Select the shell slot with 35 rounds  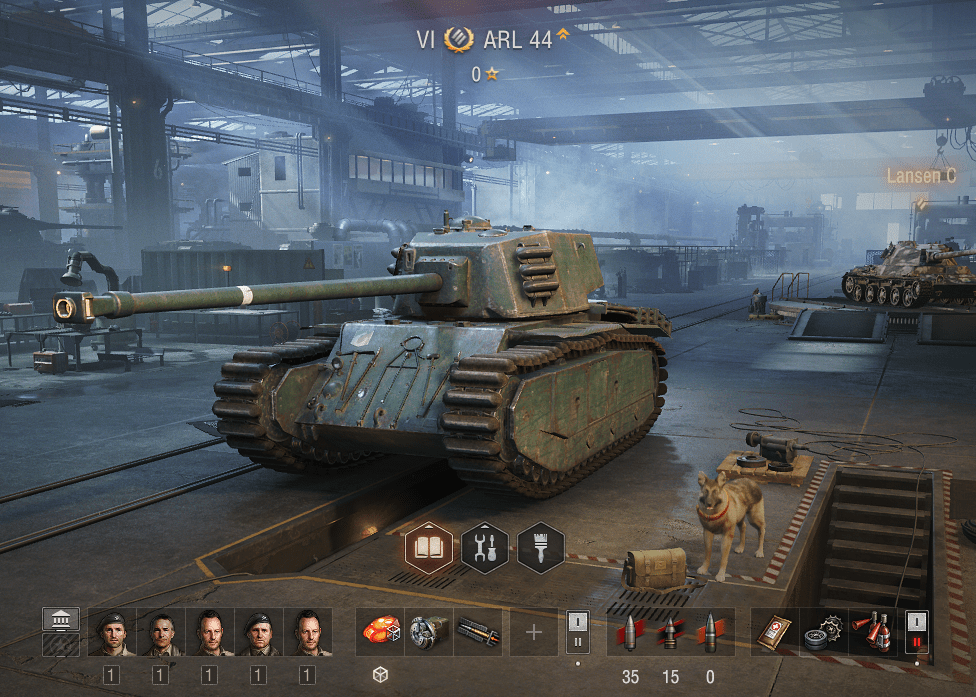pyautogui.click(x=630, y=632)
